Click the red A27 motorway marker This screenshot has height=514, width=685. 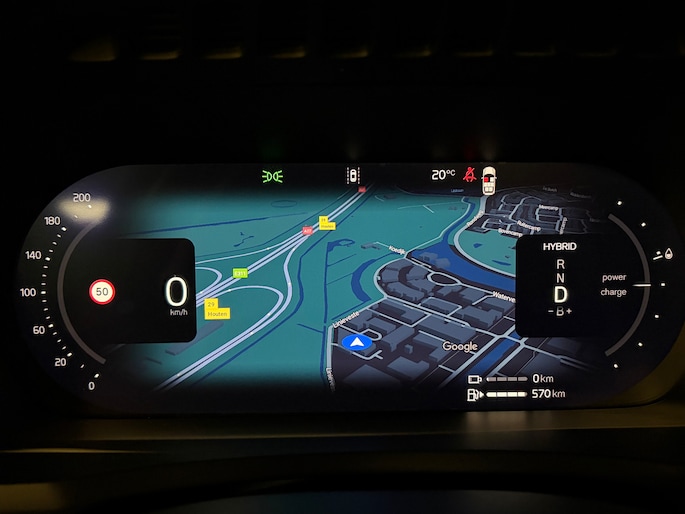pyautogui.click(x=307, y=231)
